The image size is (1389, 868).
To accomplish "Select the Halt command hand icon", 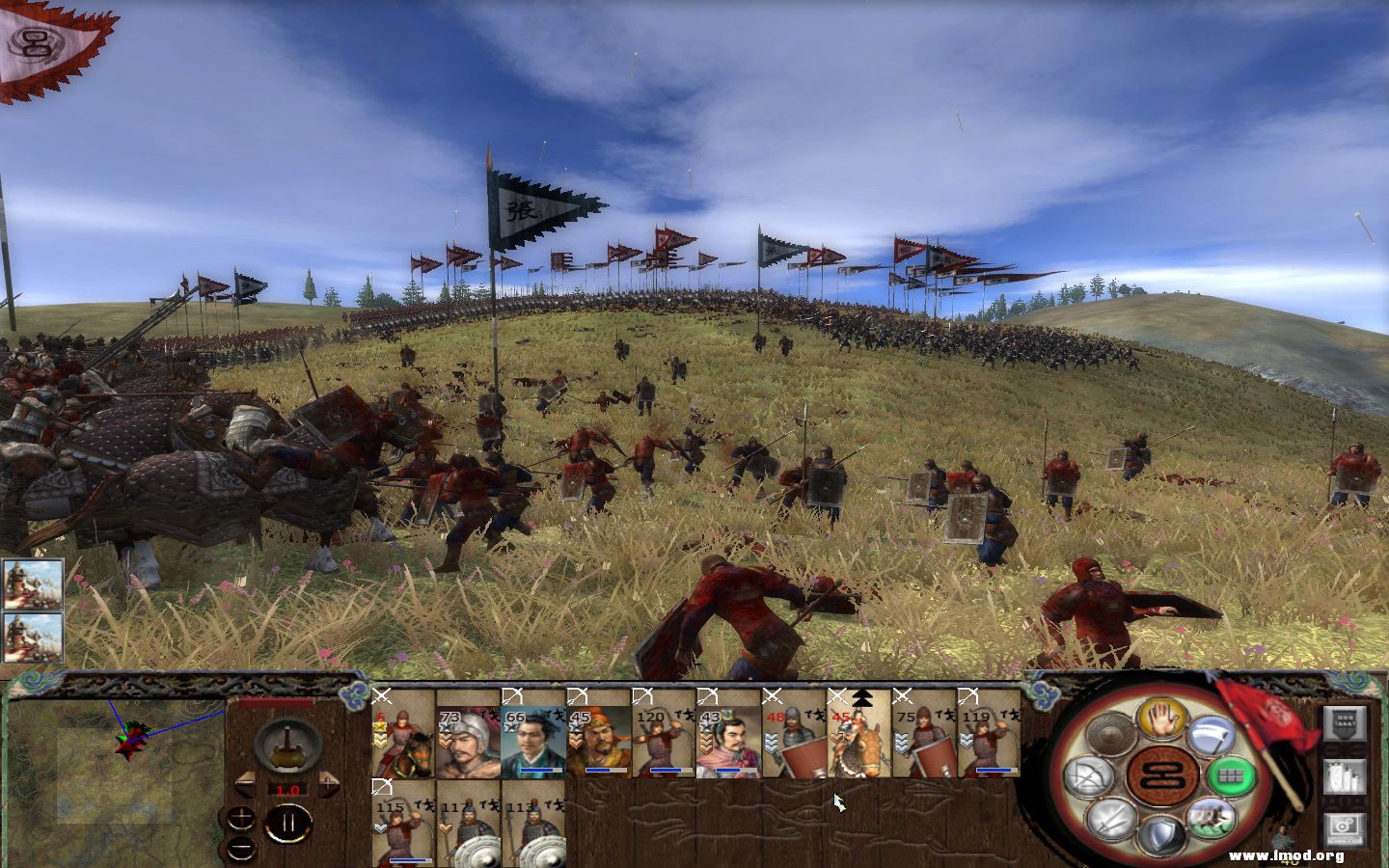I will pyautogui.click(x=1162, y=720).
